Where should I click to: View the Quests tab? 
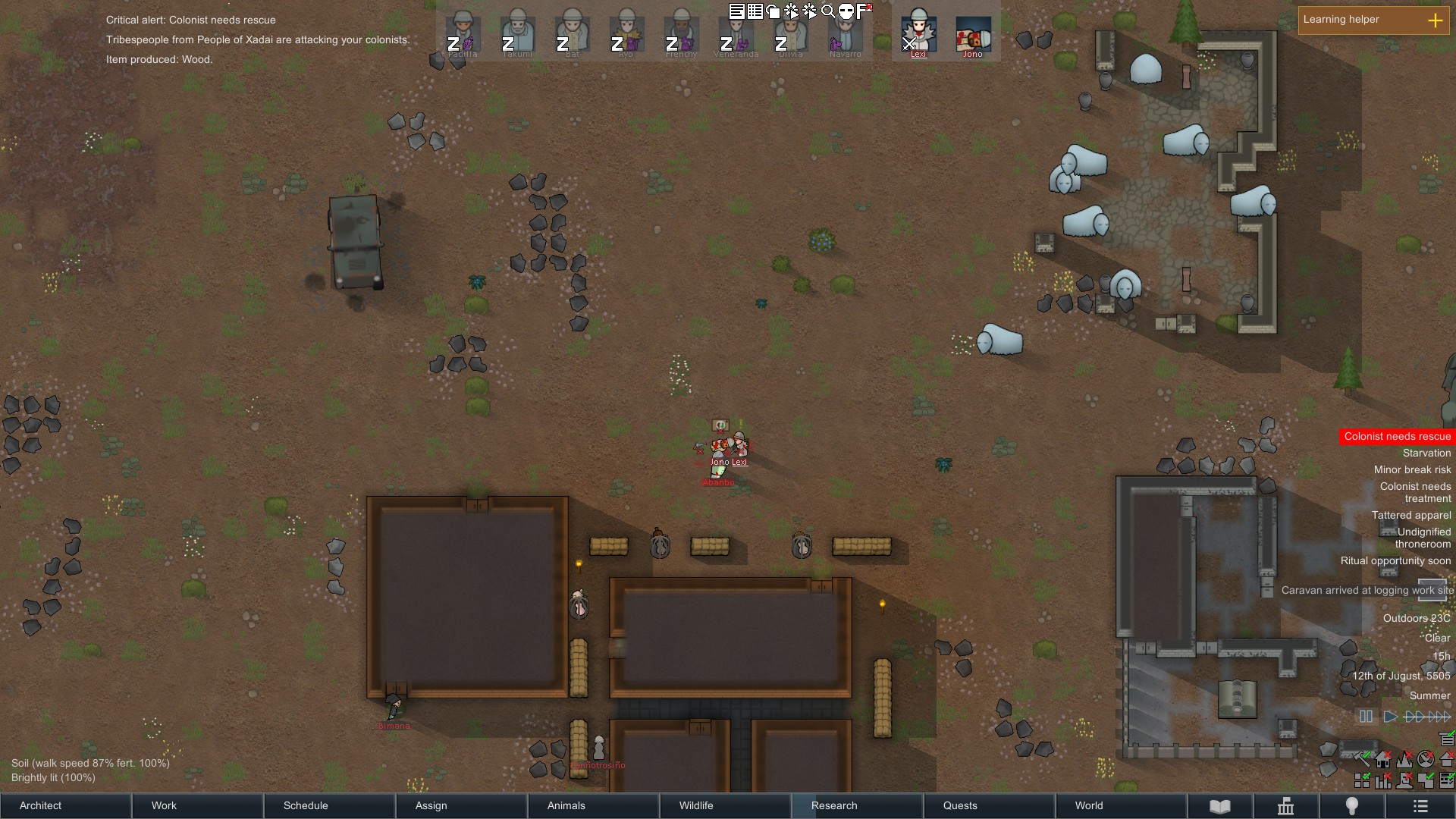989,805
